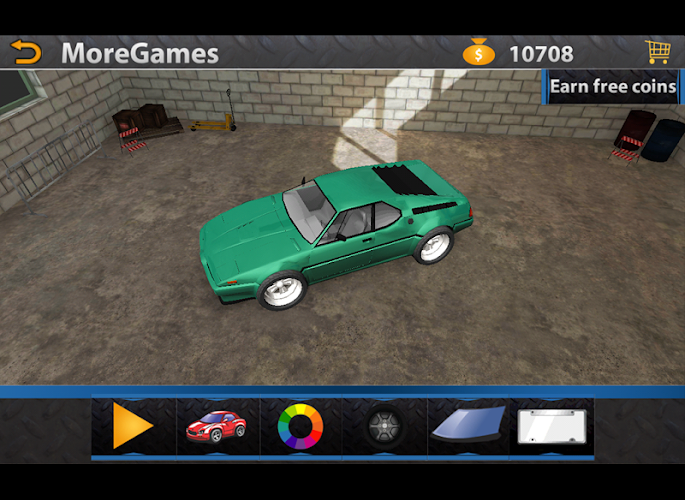Select the white license plate option
Screen dimensions: 685x500
coord(553,427)
